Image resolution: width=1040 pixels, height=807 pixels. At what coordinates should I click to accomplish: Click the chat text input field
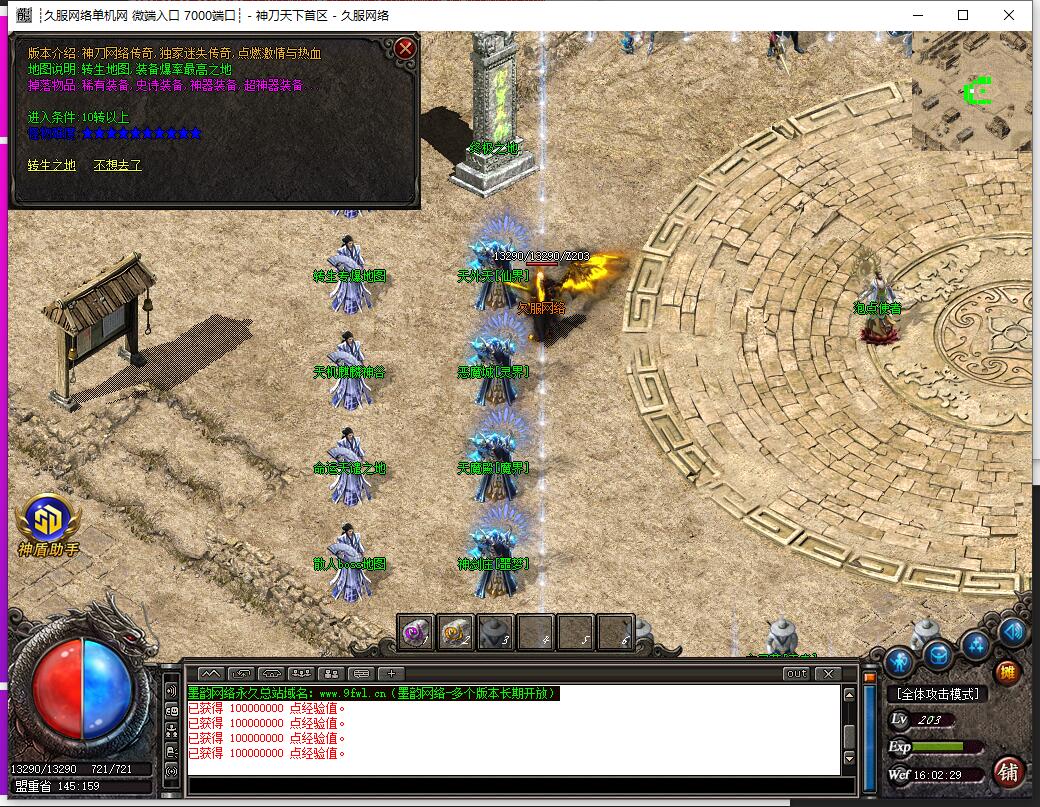point(520,785)
